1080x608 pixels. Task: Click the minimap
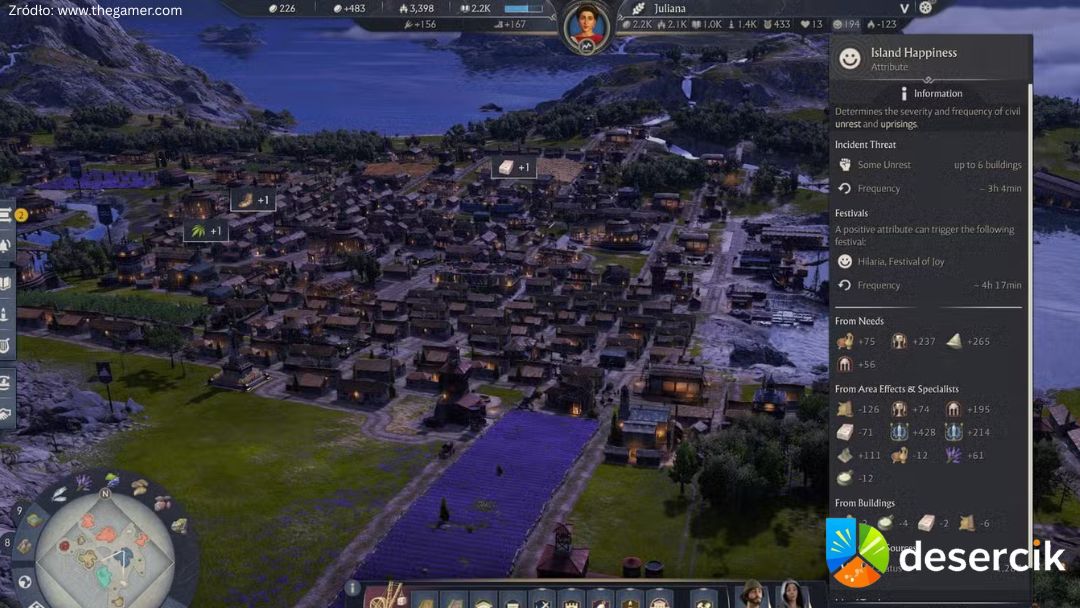click(x=103, y=553)
